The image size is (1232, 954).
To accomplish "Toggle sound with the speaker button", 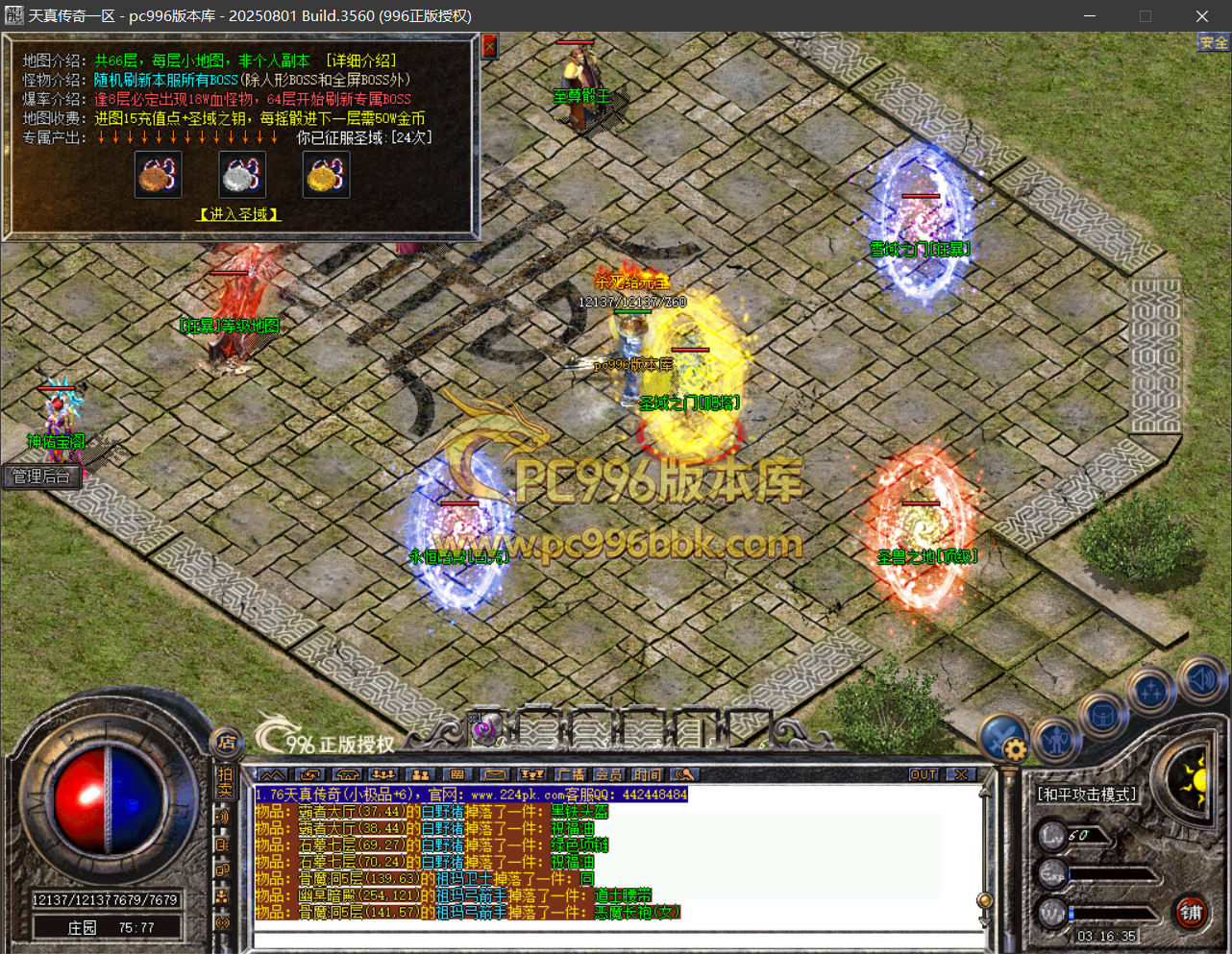I will tap(1201, 679).
